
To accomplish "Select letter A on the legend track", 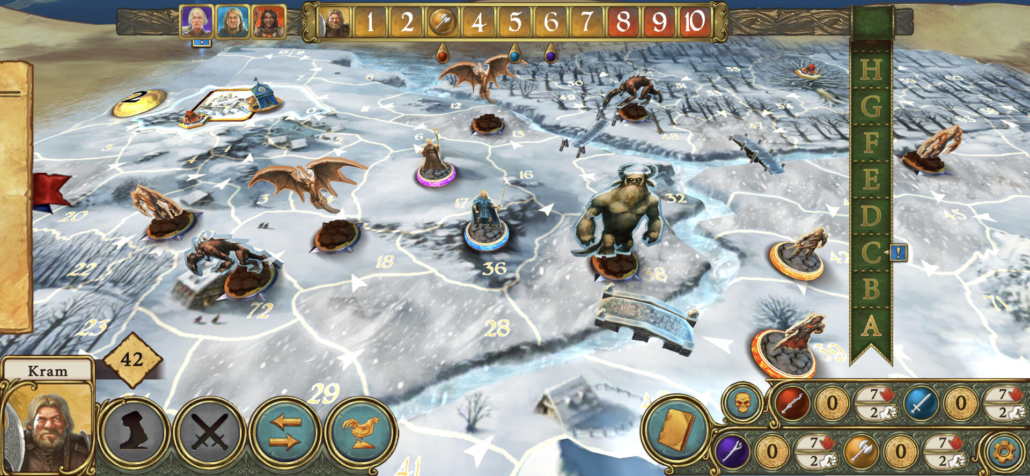I will click(871, 324).
